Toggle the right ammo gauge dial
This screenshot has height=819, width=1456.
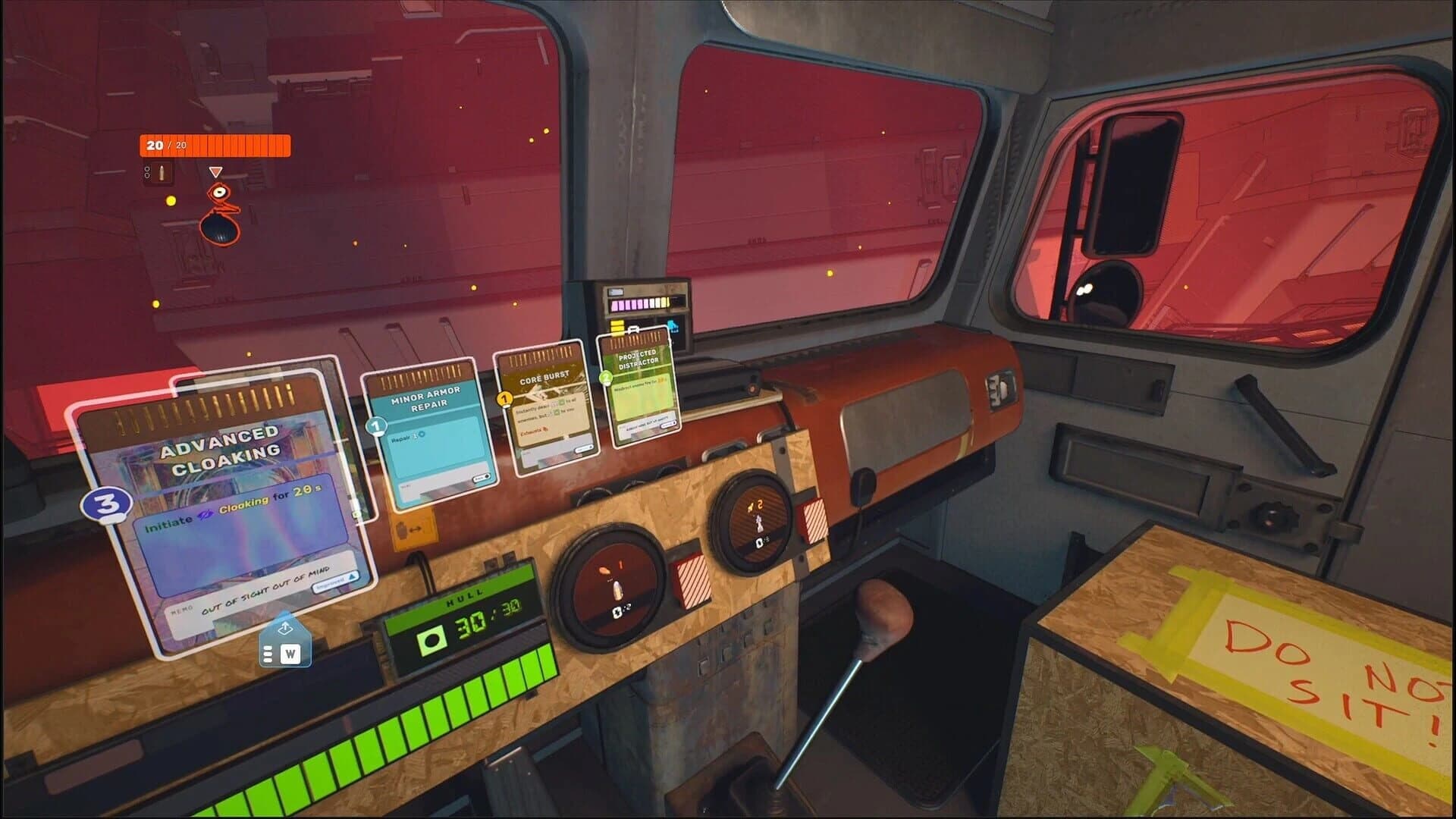751,523
